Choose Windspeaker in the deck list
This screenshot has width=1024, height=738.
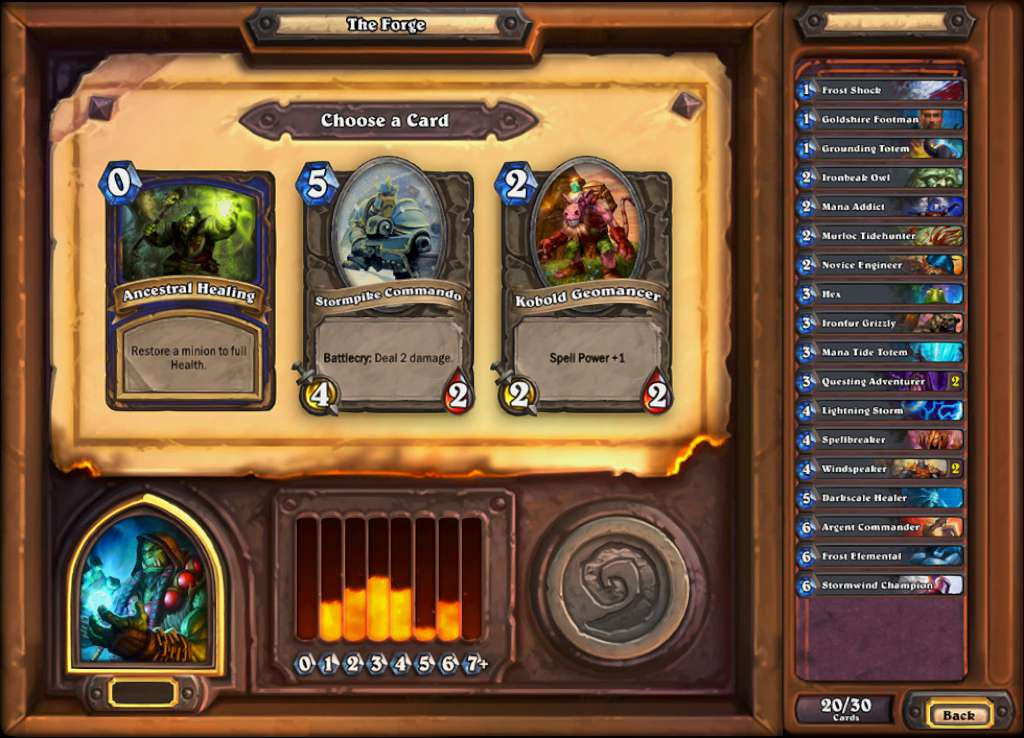tap(880, 468)
